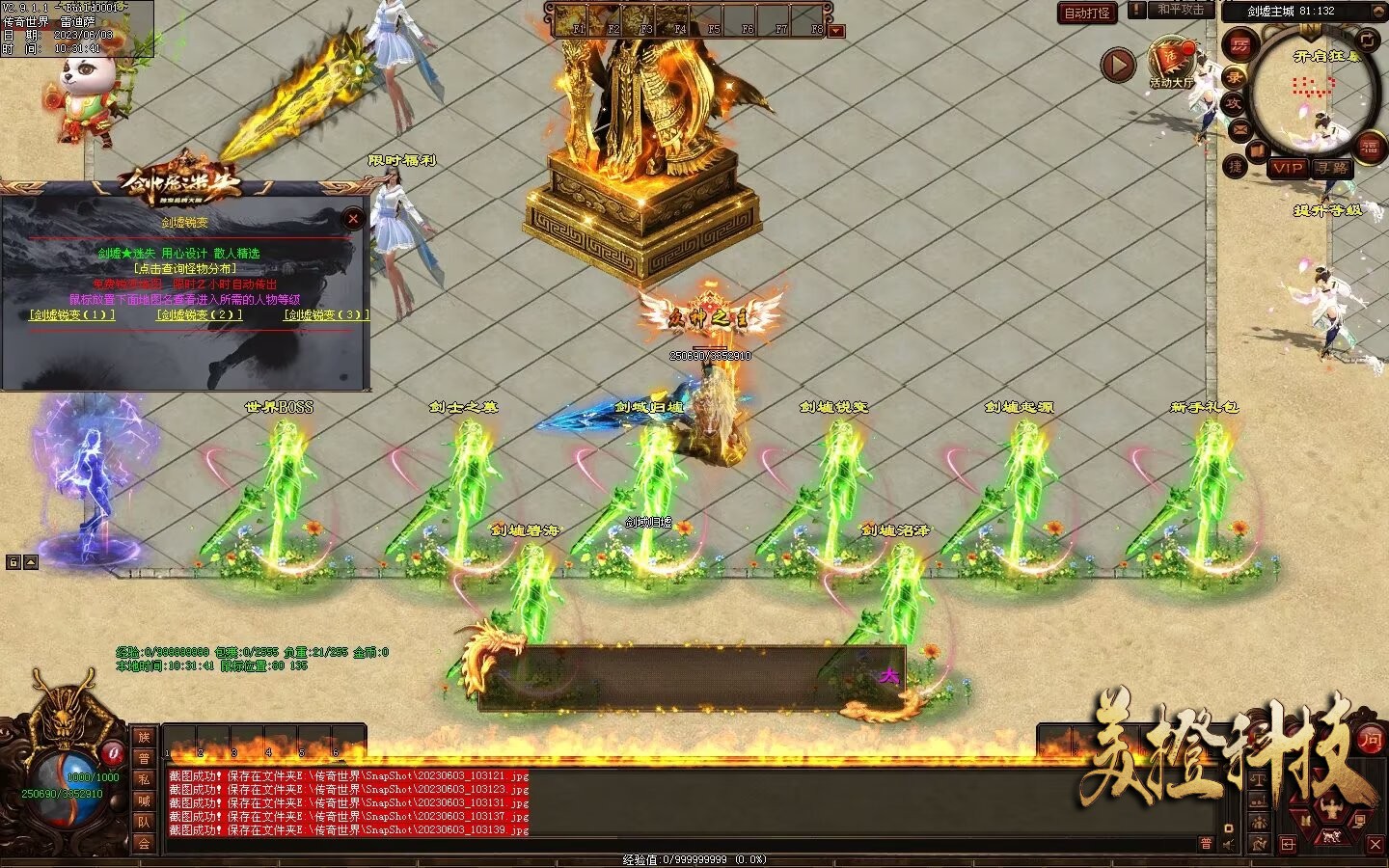Image resolution: width=1389 pixels, height=868 pixels.
Task: Open the 历 calendar button beside the minimap
Action: pos(1240,44)
